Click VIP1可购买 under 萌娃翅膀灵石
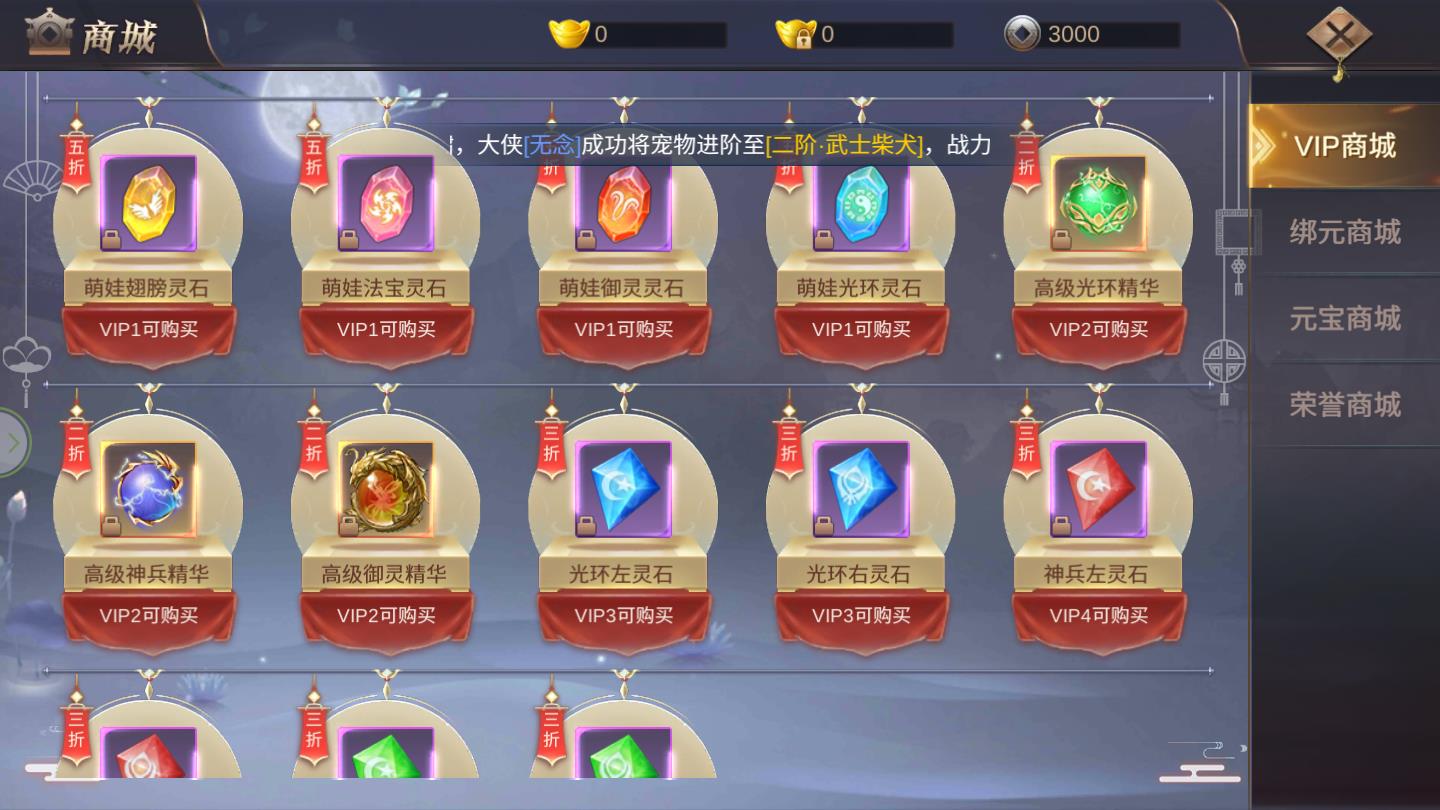Image resolution: width=1440 pixels, height=810 pixels. tap(150, 329)
